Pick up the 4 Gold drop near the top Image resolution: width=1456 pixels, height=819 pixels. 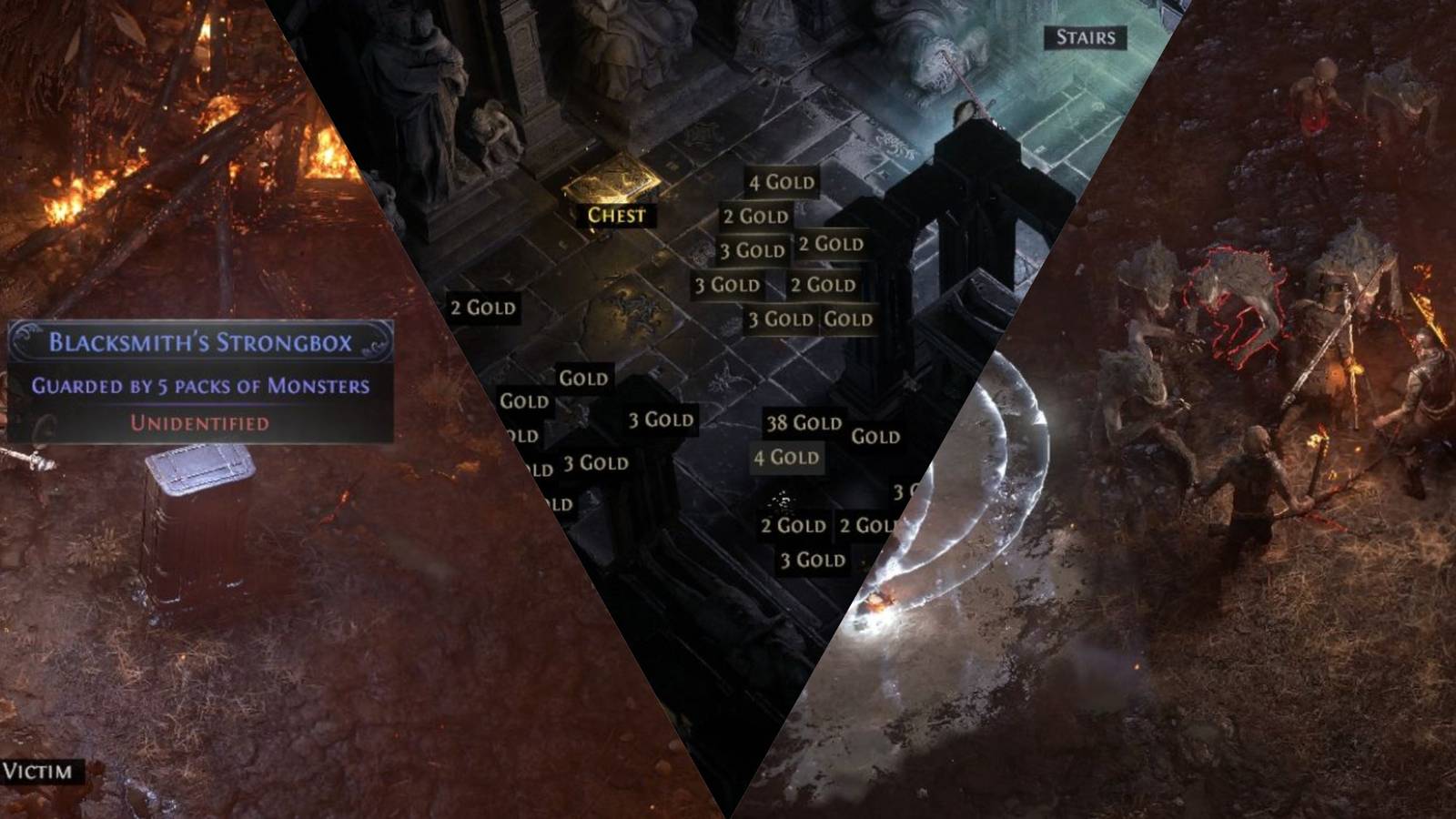click(781, 182)
